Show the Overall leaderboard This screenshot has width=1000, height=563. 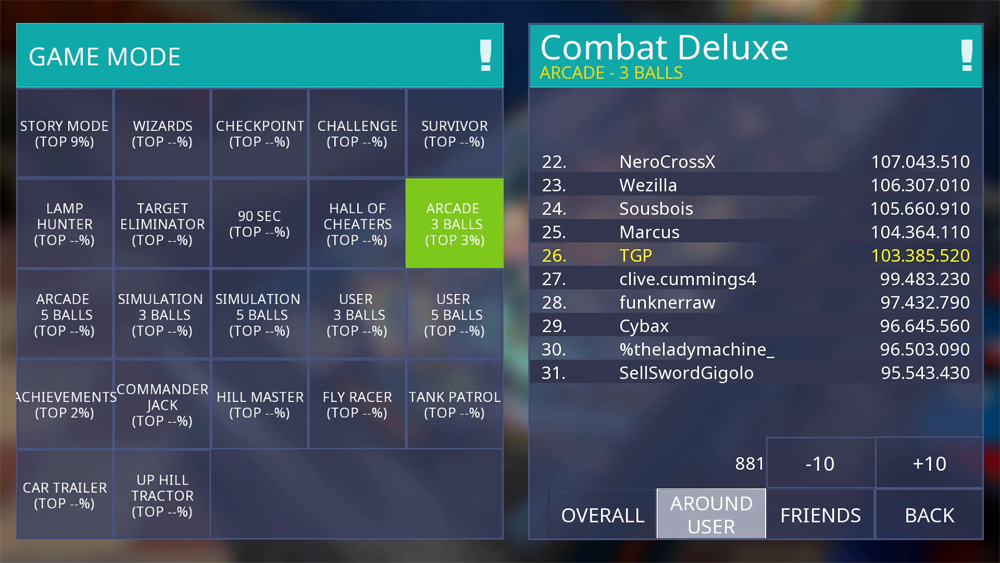pyautogui.click(x=602, y=515)
